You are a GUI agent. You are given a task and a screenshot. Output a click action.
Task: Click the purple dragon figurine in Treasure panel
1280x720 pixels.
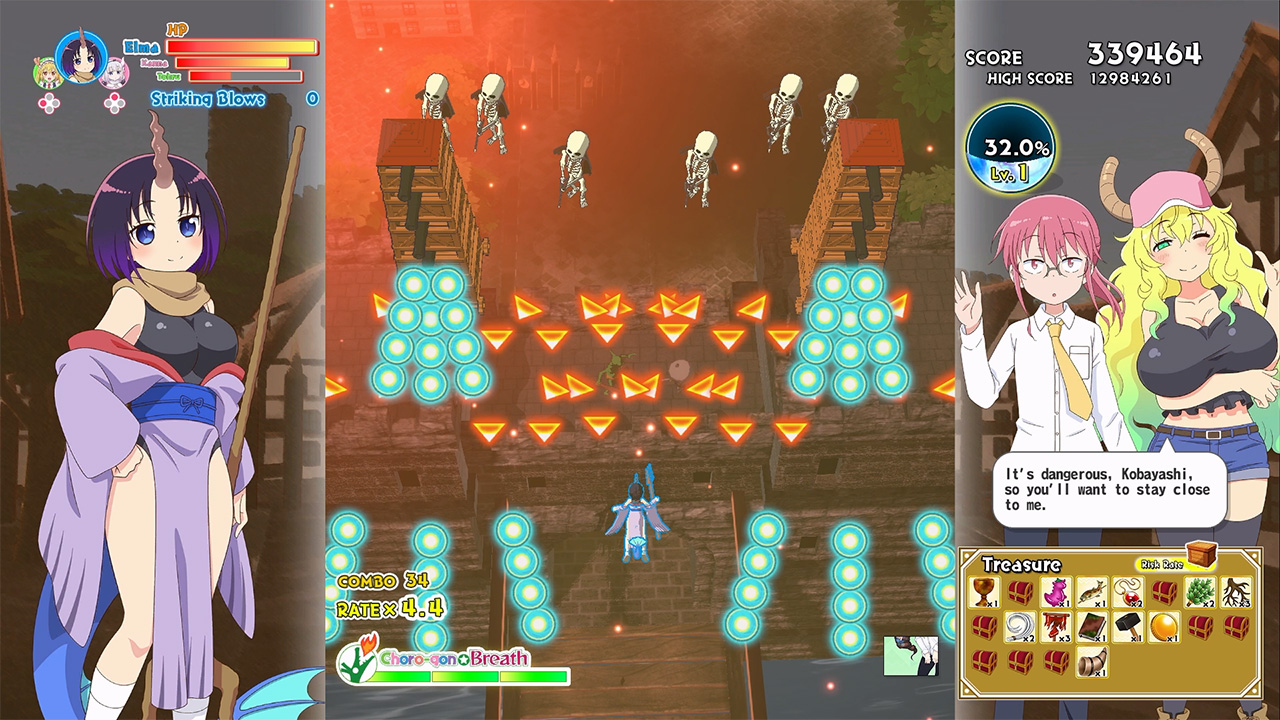click(1056, 593)
